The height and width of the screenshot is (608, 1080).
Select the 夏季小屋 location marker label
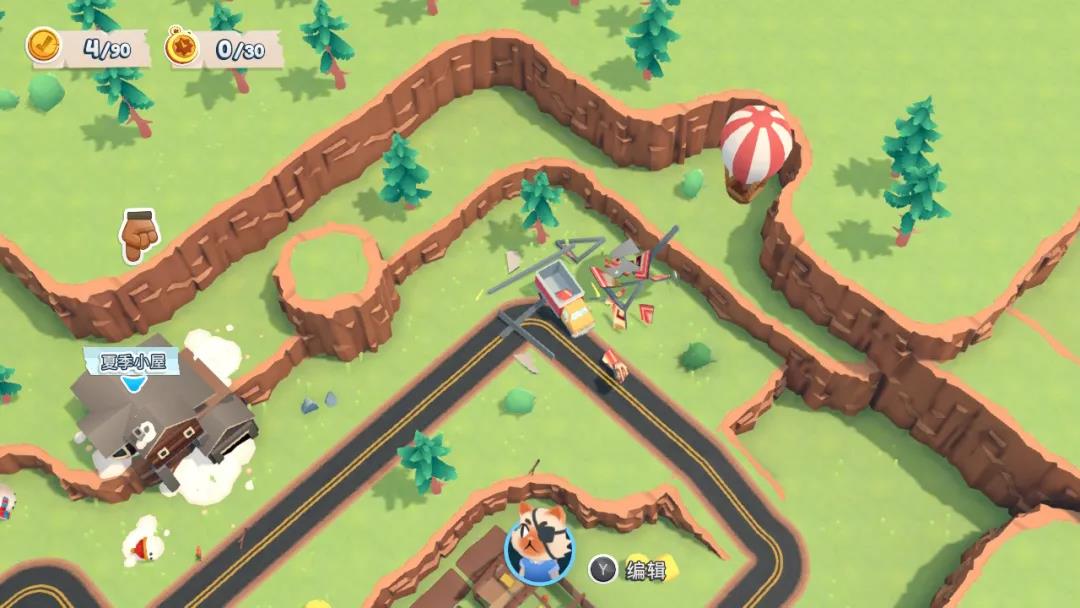[x=131, y=362]
